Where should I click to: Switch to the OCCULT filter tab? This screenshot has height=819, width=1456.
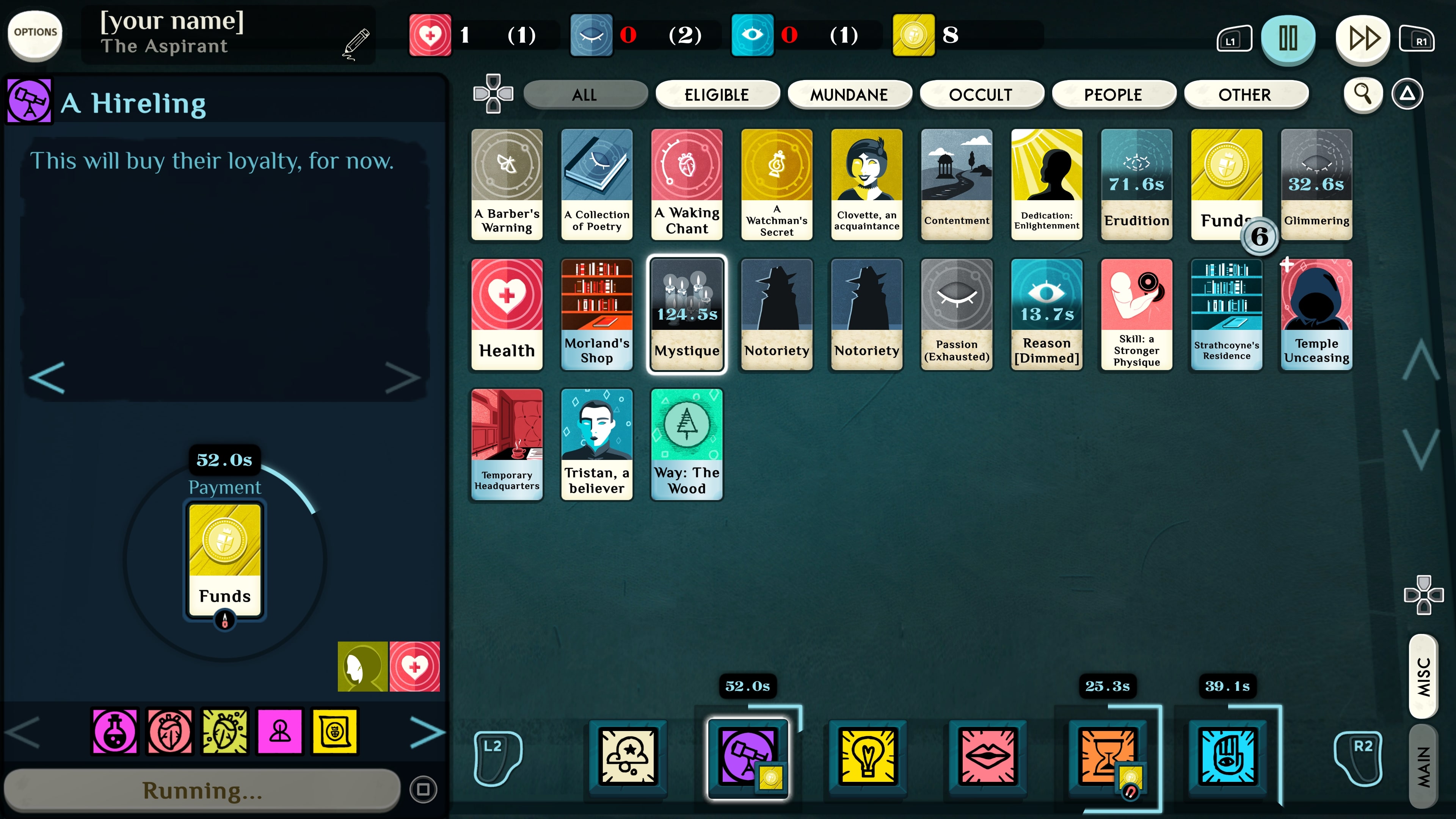[x=982, y=94]
